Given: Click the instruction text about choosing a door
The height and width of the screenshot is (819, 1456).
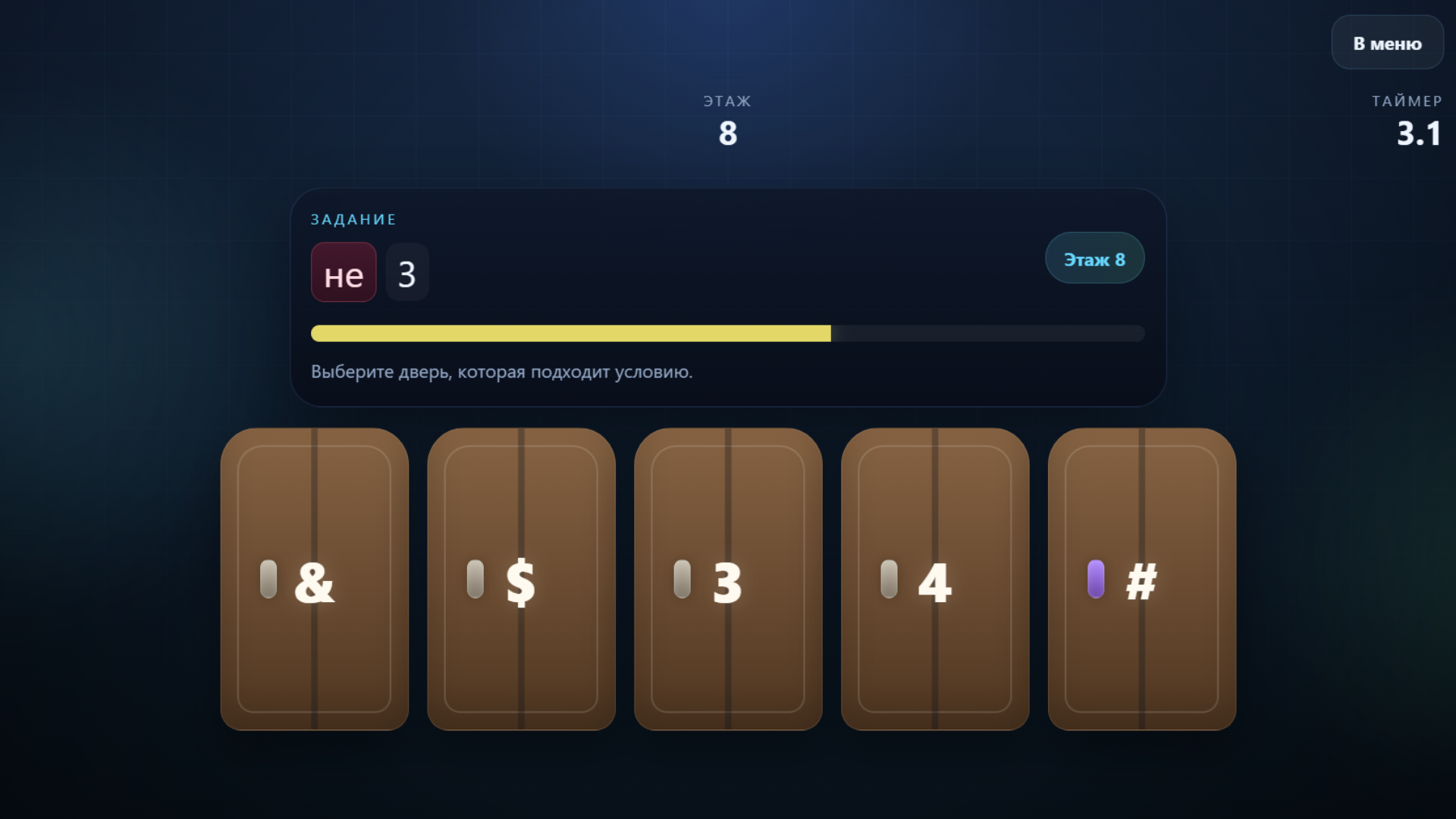Looking at the screenshot, I should pyautogui.click(x=501, y=372).
